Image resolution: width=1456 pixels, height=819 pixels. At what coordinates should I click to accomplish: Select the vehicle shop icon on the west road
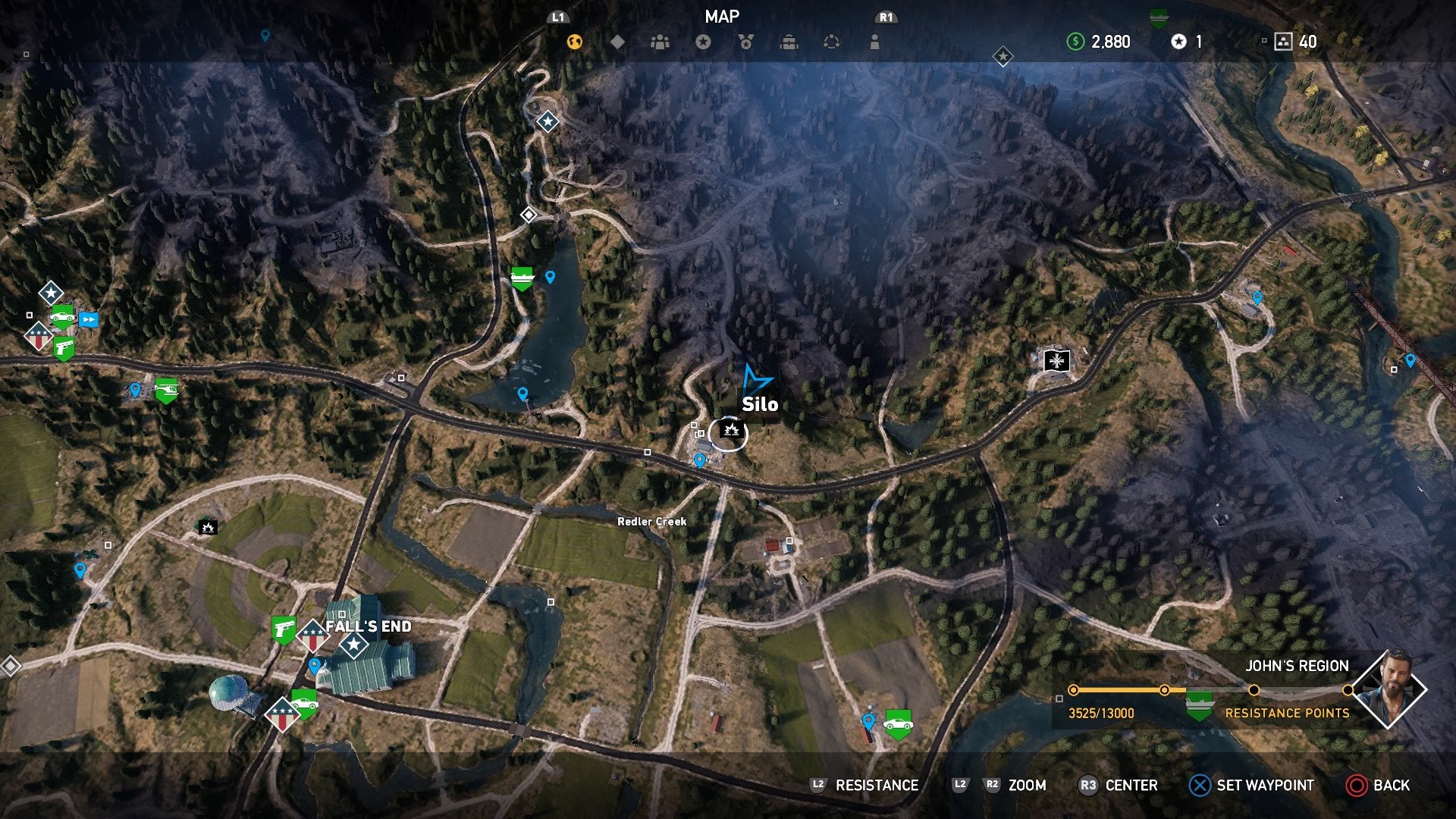pos(62,317)
